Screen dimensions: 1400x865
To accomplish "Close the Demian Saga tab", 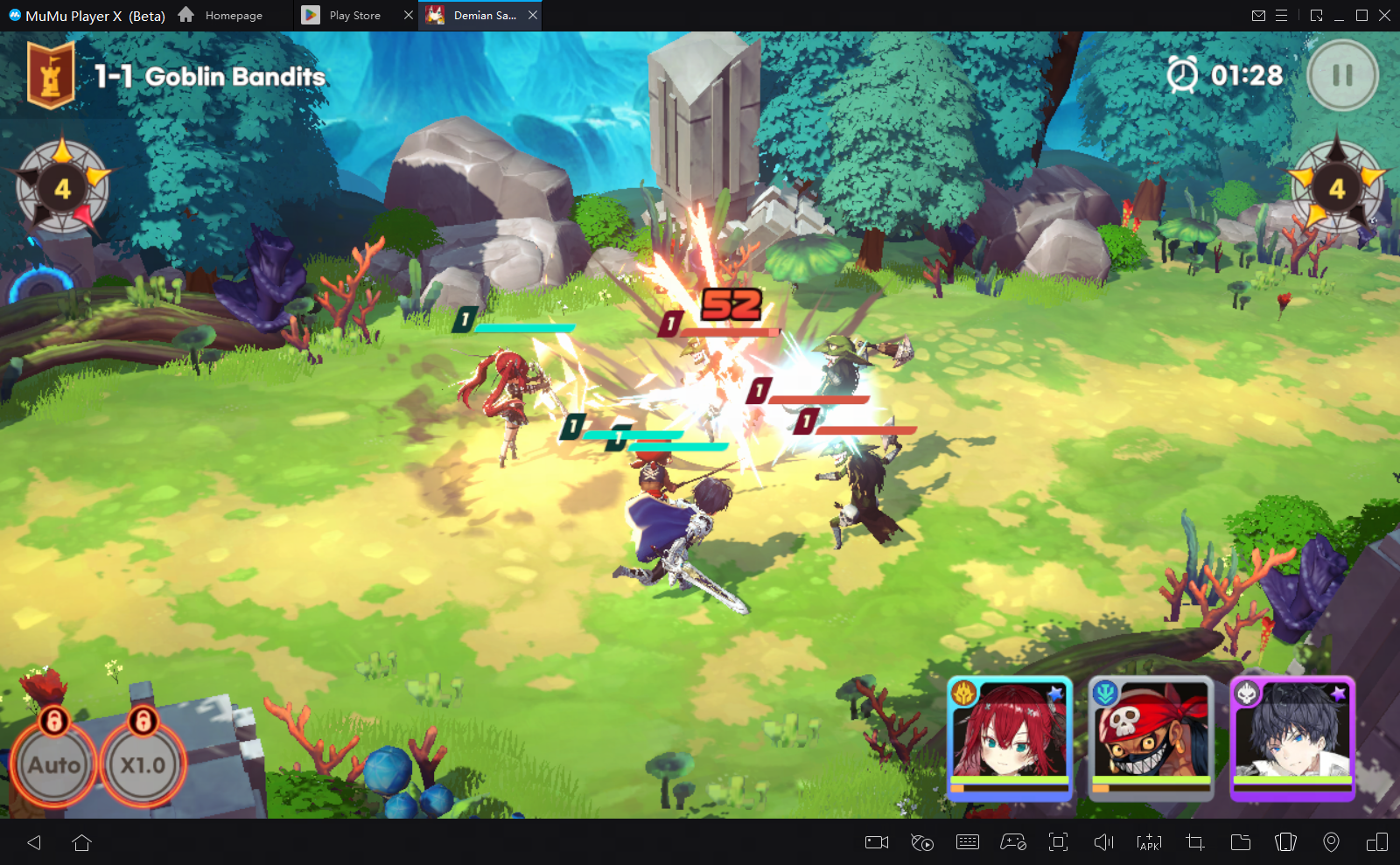I will [x=533, y=15].
